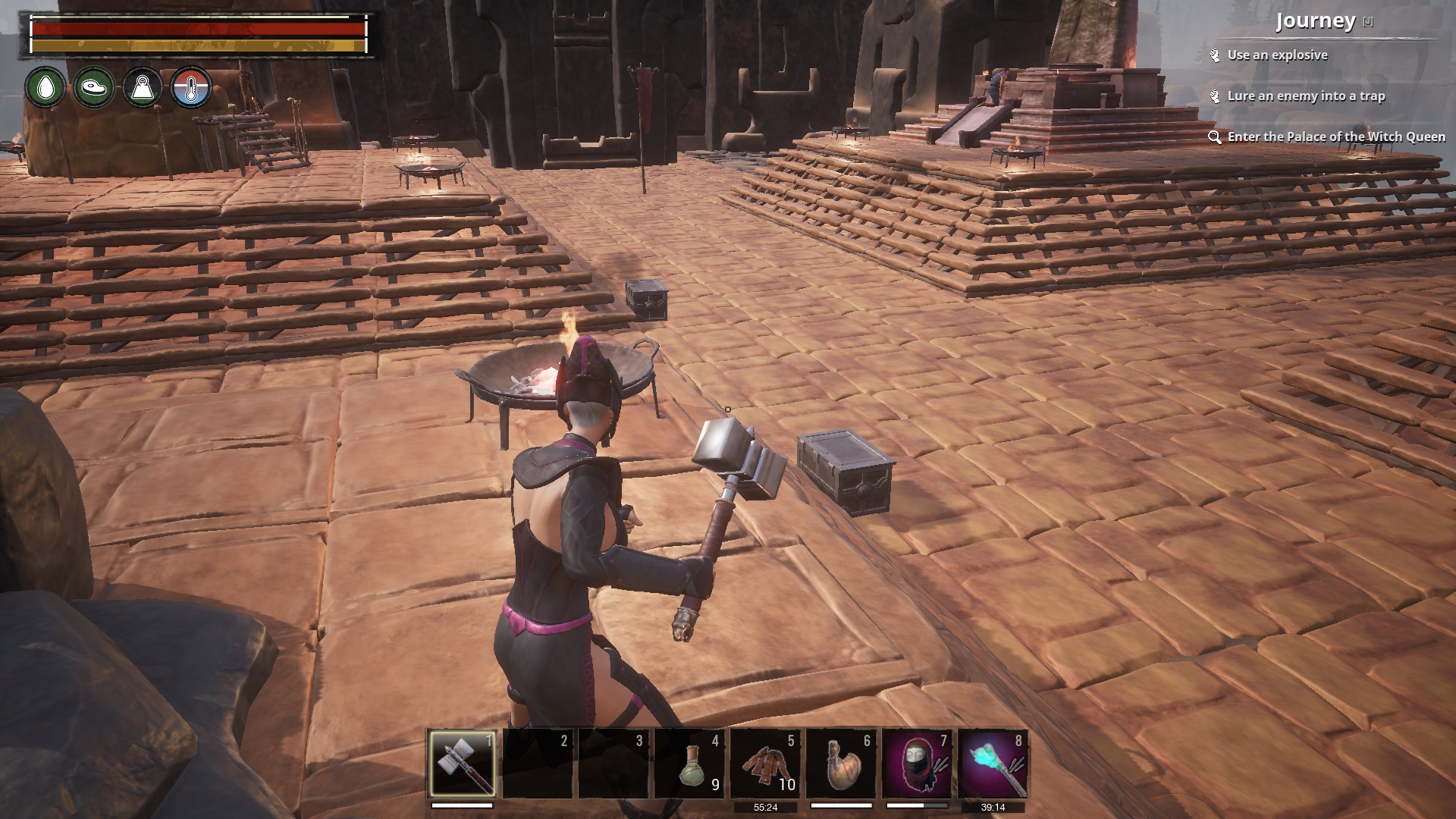
Task: Drink from the waterskin in slot 6
Action: tap(841, 763)
